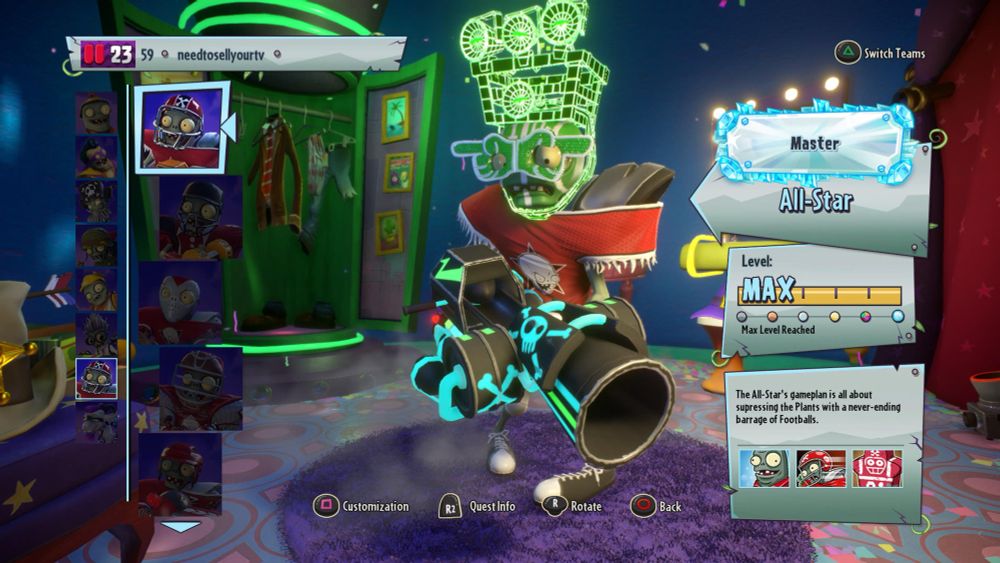Choose the pirate Captain Deadbeard class thumbnail
Screen dimensions: 1000x563
click(x=96, y=200)
